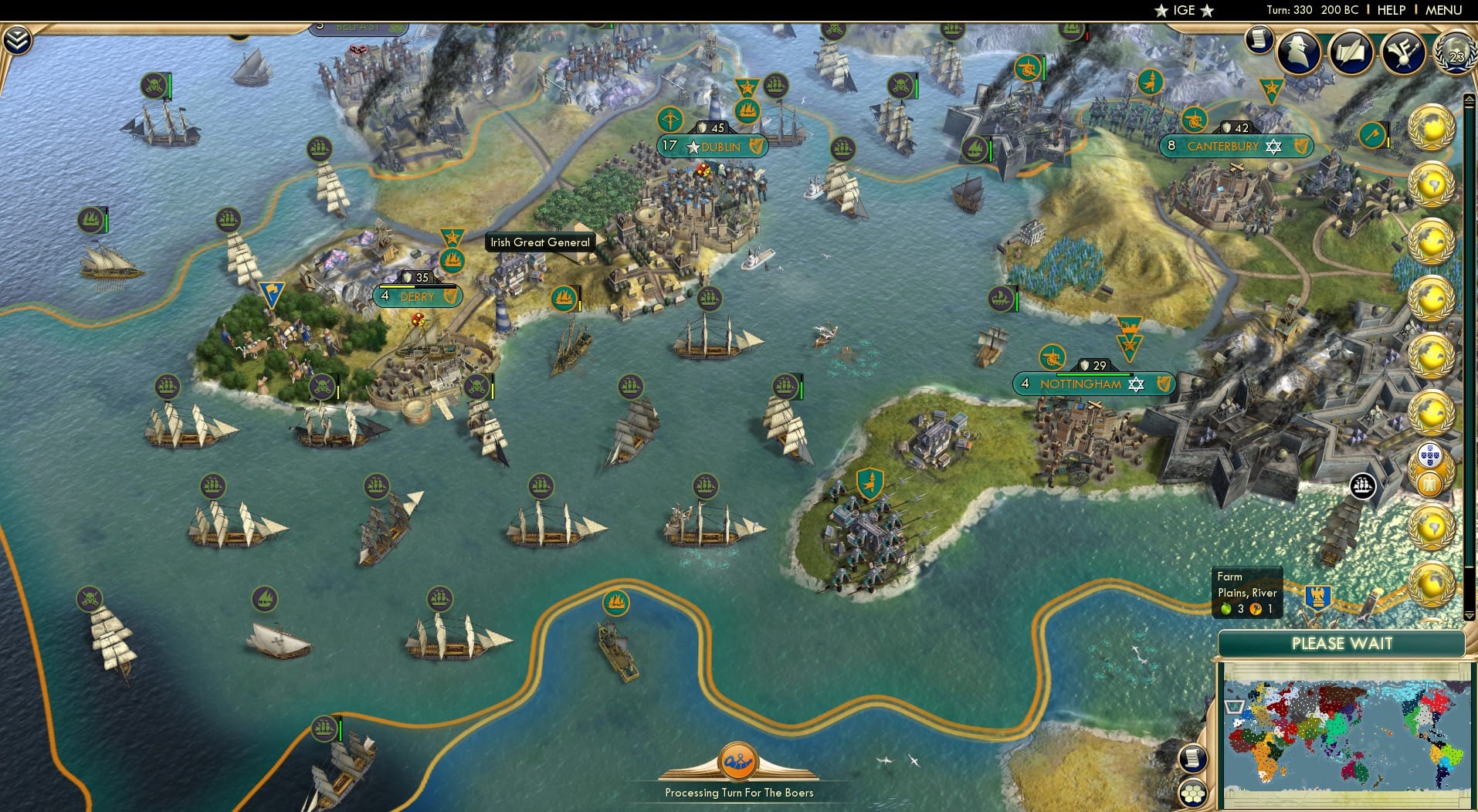Image resolution: width=1478 pixels, height=812 pixels.
Task: Open the Espionage overview spy icon
Action: click(1298, 52)
